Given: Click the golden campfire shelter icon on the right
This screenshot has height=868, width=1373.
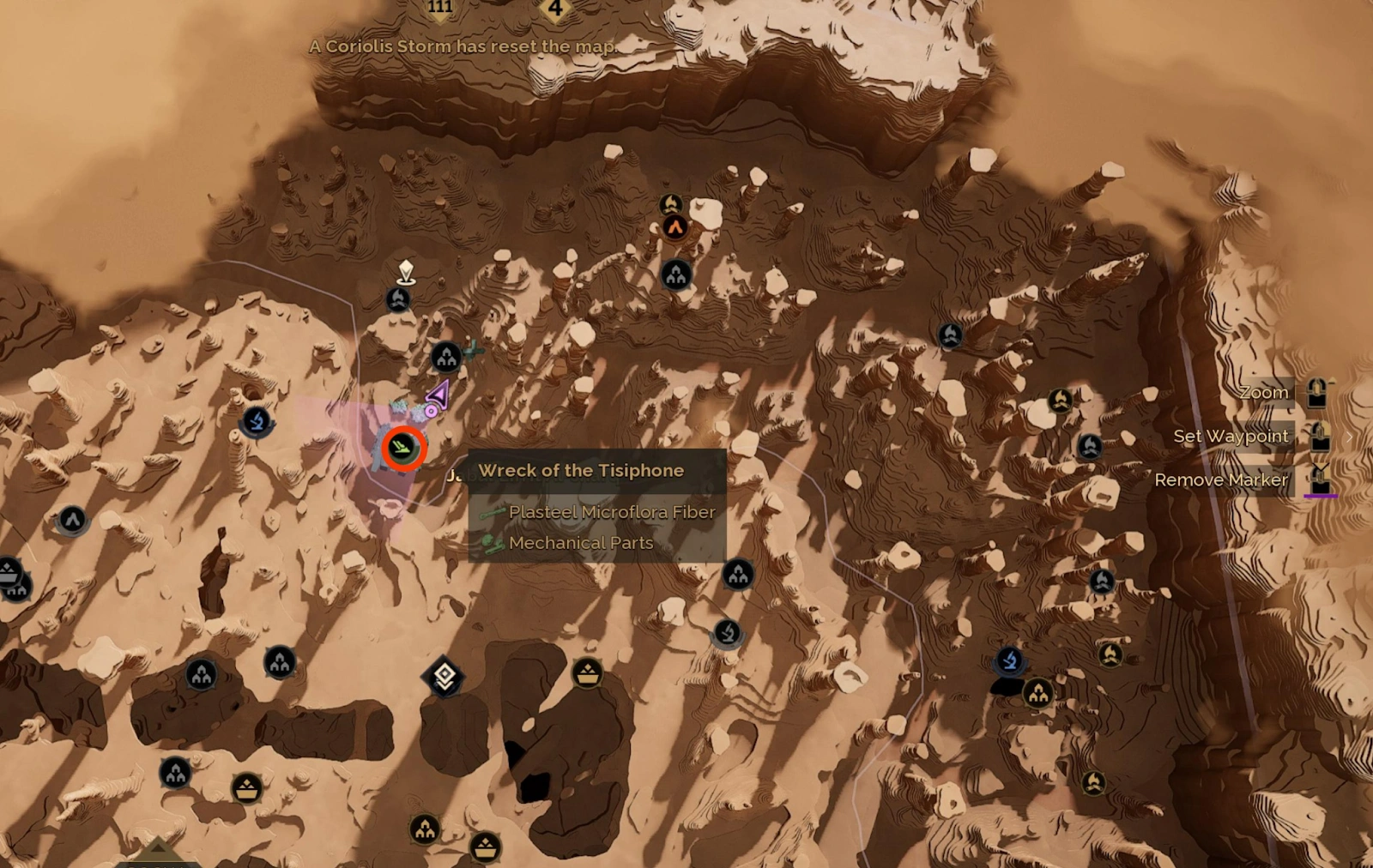Looking at the screenshot, I should (1062, 399).
